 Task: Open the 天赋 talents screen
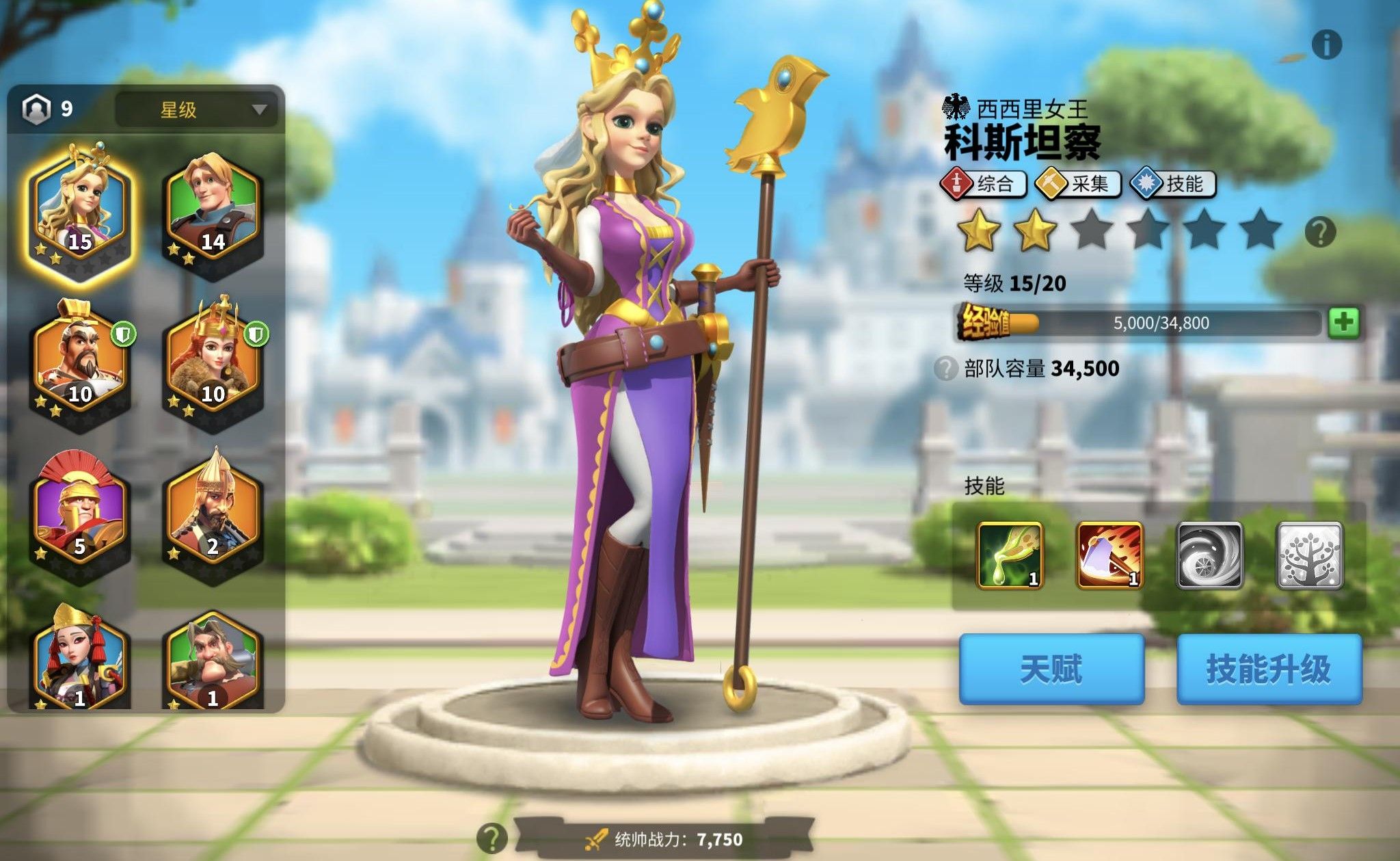(x=1051, y=669)
